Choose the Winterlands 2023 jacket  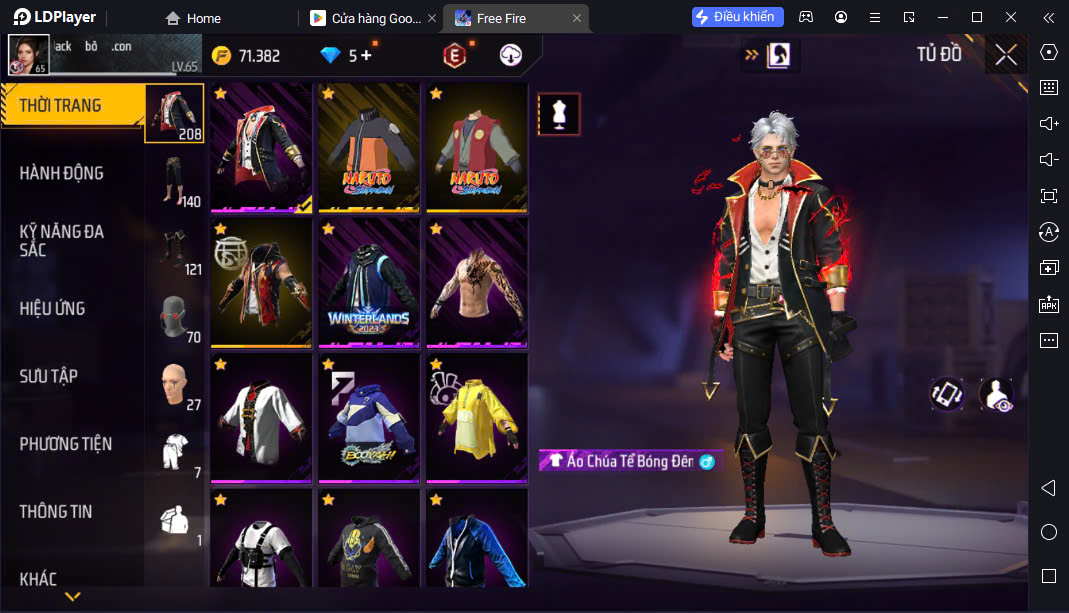click(368, 282)
